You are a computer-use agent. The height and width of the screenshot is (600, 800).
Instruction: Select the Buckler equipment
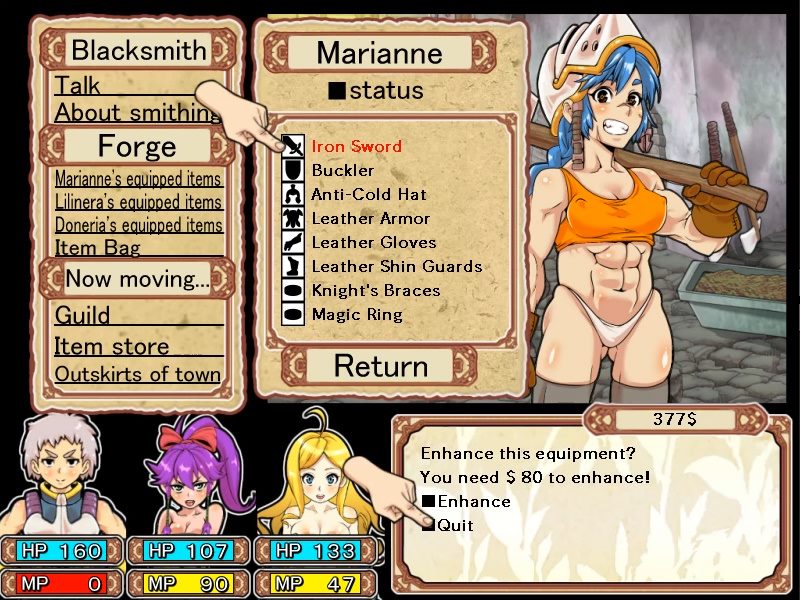pos(343,170)
